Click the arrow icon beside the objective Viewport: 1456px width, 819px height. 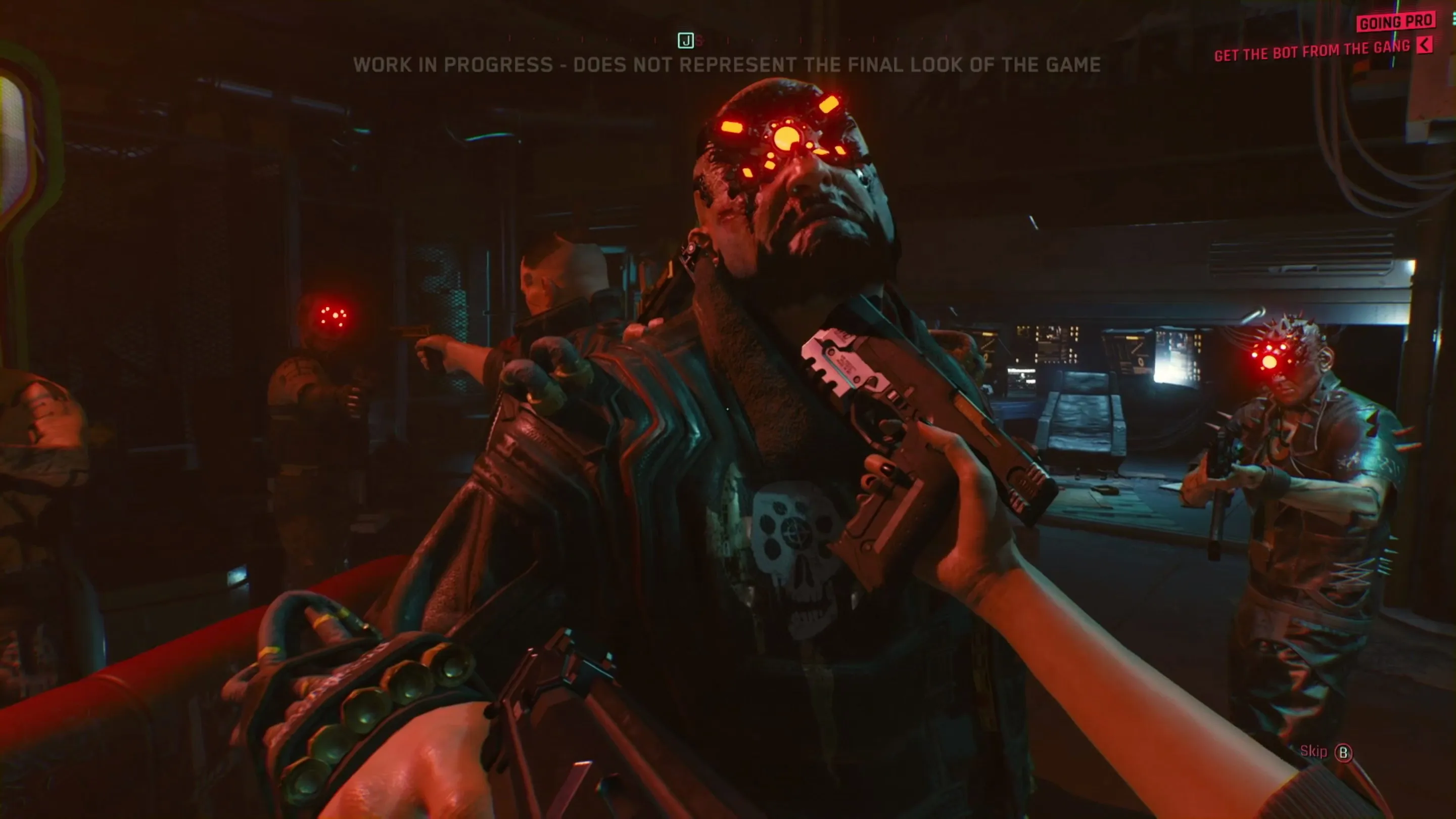[1425, 44]
